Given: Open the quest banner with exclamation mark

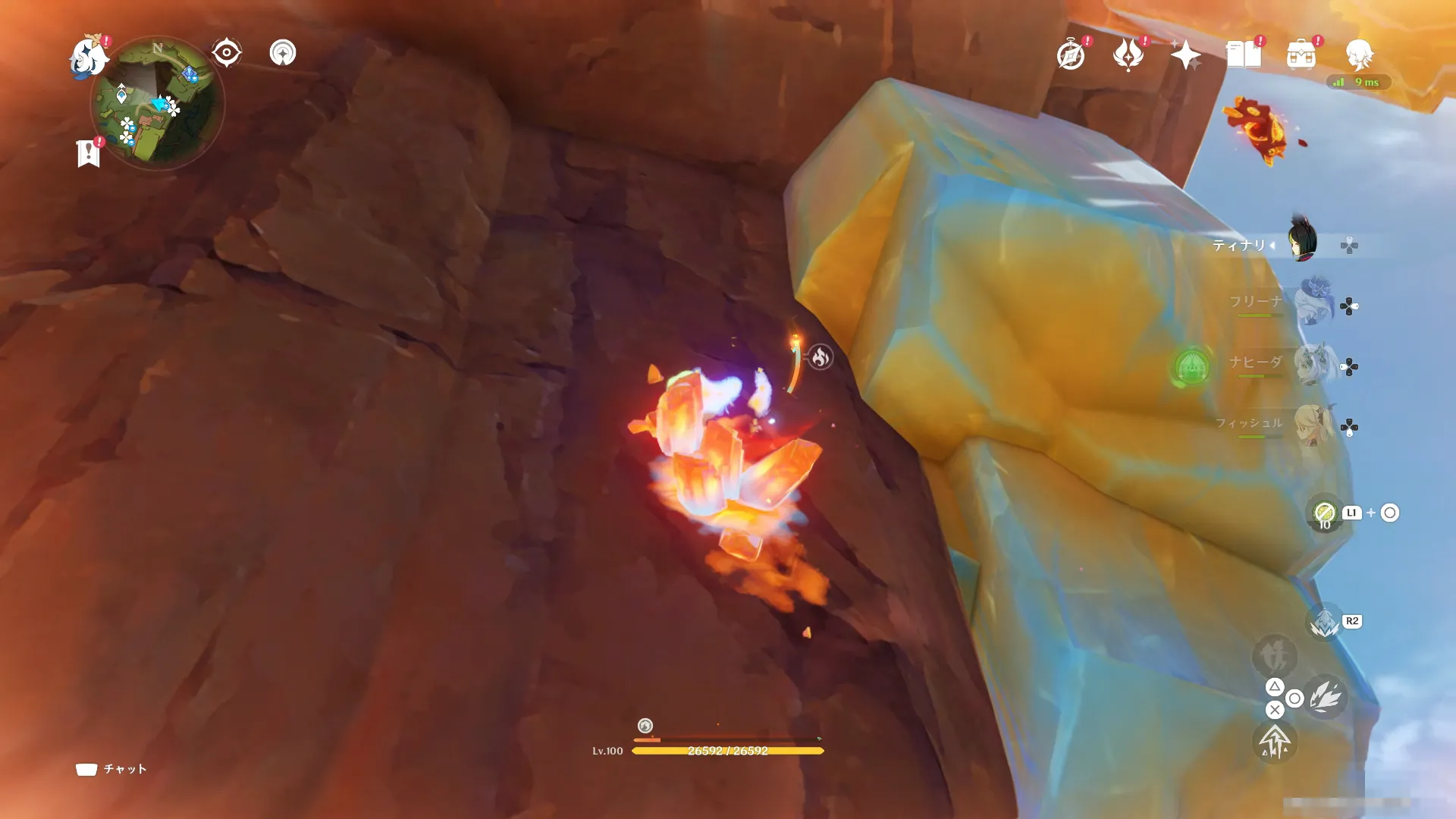Looking at the screenshot, I should 89,153.
